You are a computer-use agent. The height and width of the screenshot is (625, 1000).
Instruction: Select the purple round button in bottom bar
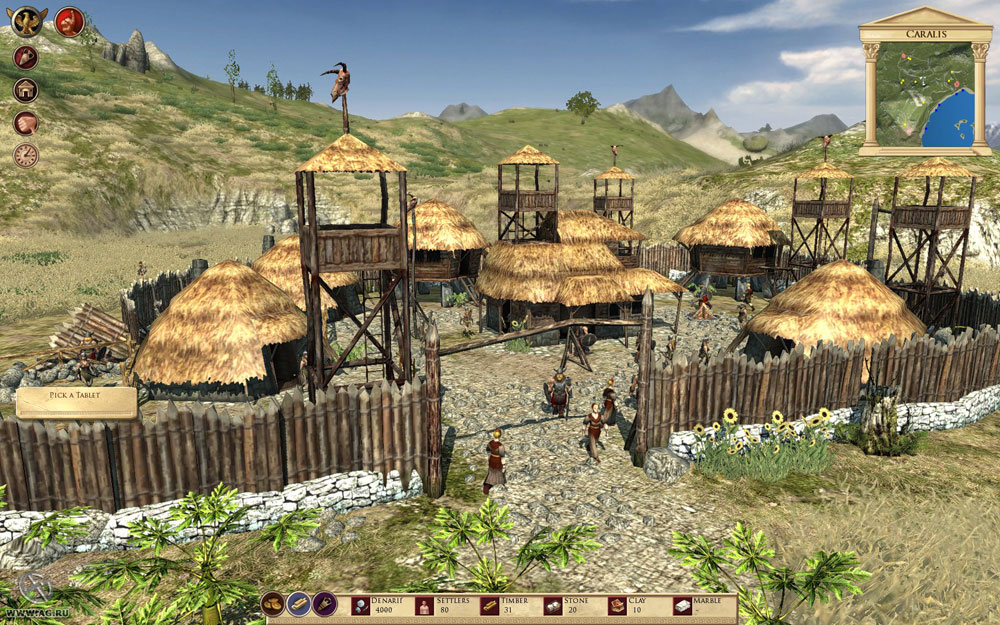324,604
